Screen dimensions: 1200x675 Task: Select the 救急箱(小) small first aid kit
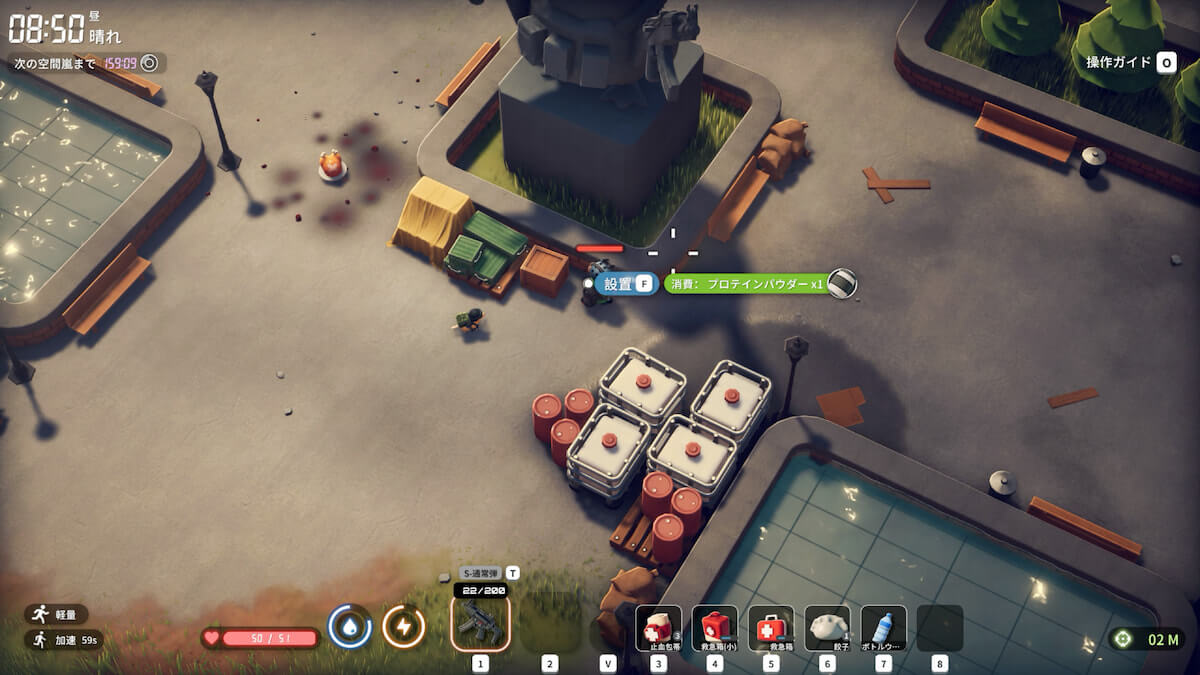point(714,628)
